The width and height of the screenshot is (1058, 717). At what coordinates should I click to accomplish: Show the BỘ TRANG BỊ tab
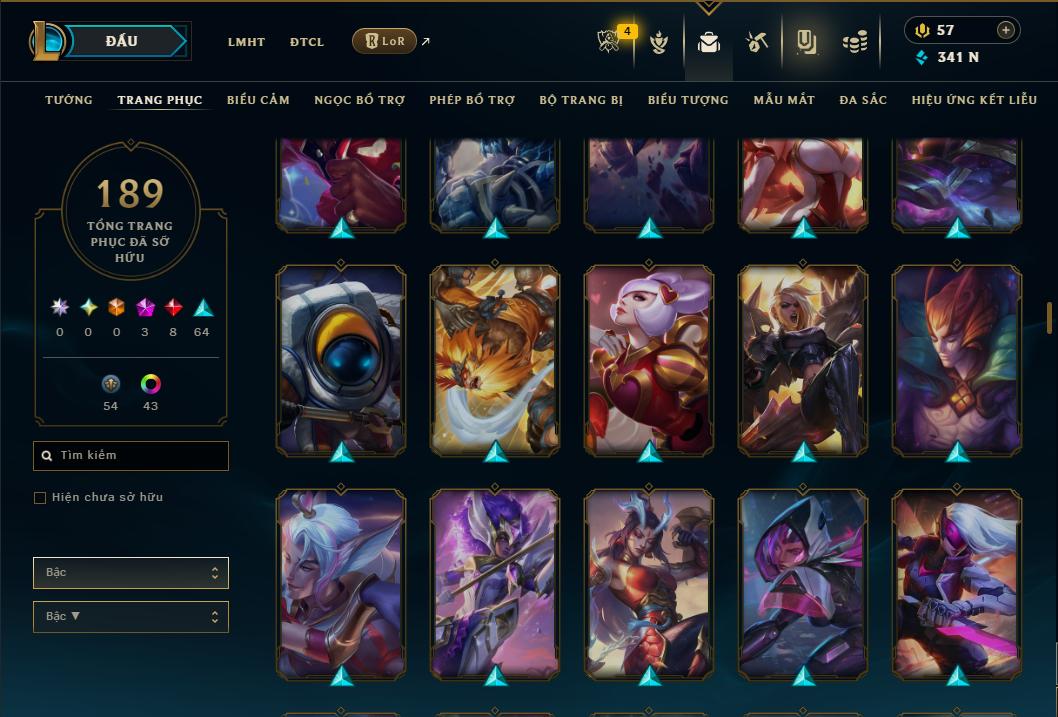(x=581, y=100)
